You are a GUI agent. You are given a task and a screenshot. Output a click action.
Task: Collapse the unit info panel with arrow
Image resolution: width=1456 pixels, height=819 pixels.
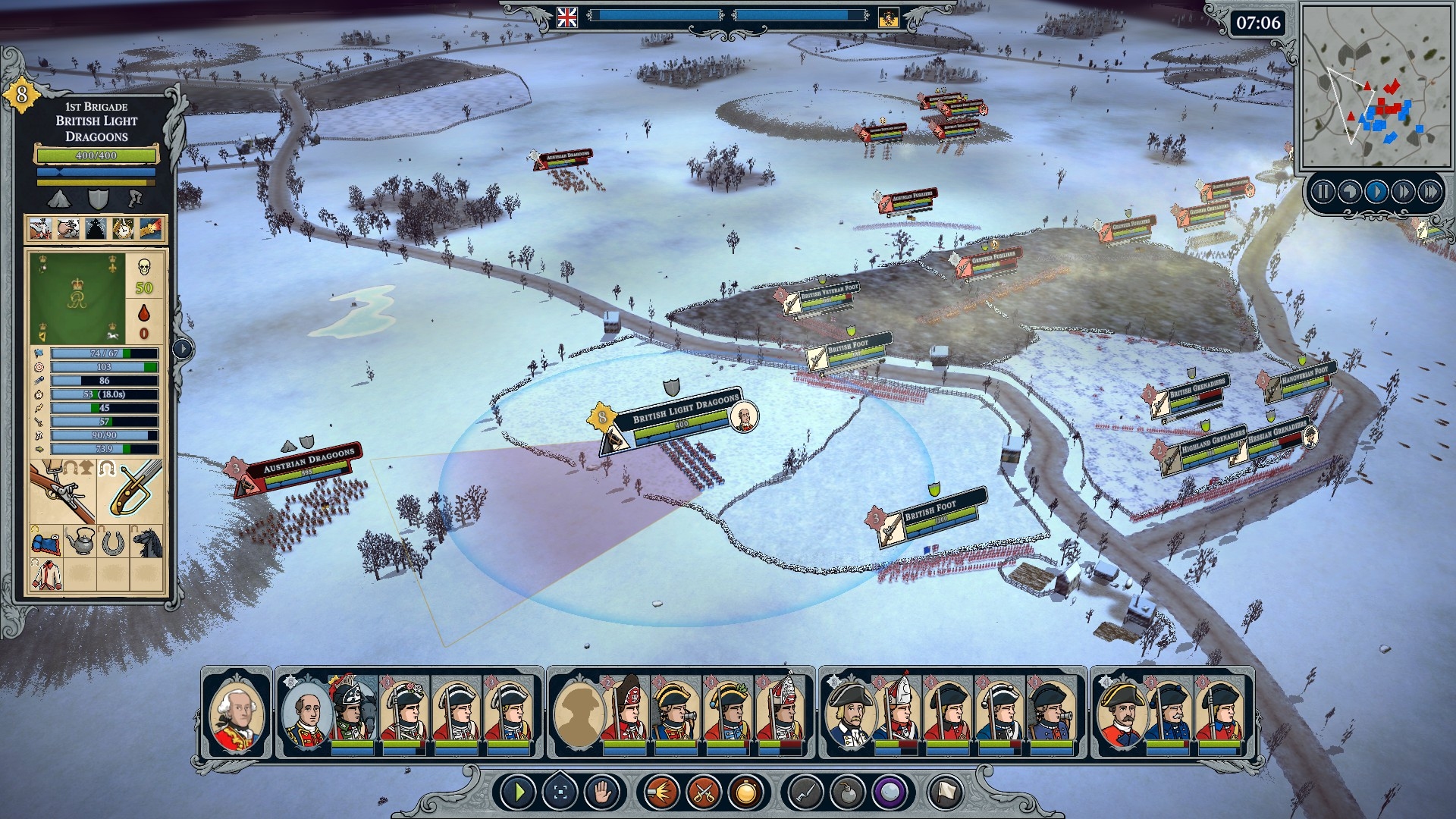pyautogui.click(x=183, y=348)
